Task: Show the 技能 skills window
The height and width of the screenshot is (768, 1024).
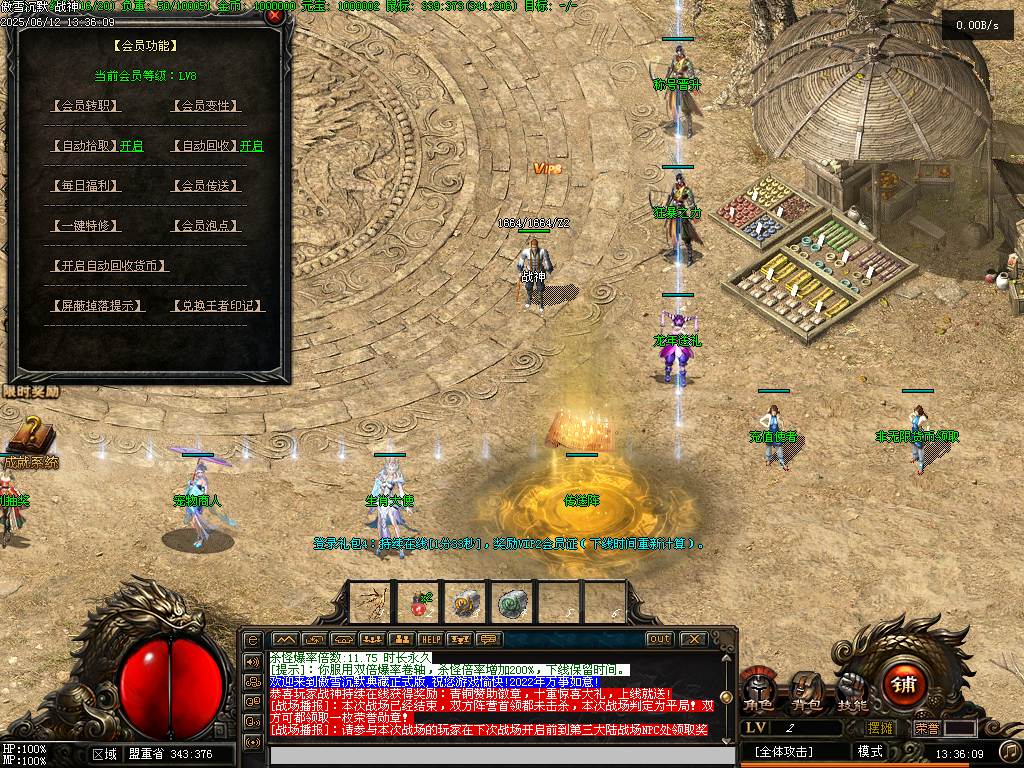Action: tap(853, 692)
